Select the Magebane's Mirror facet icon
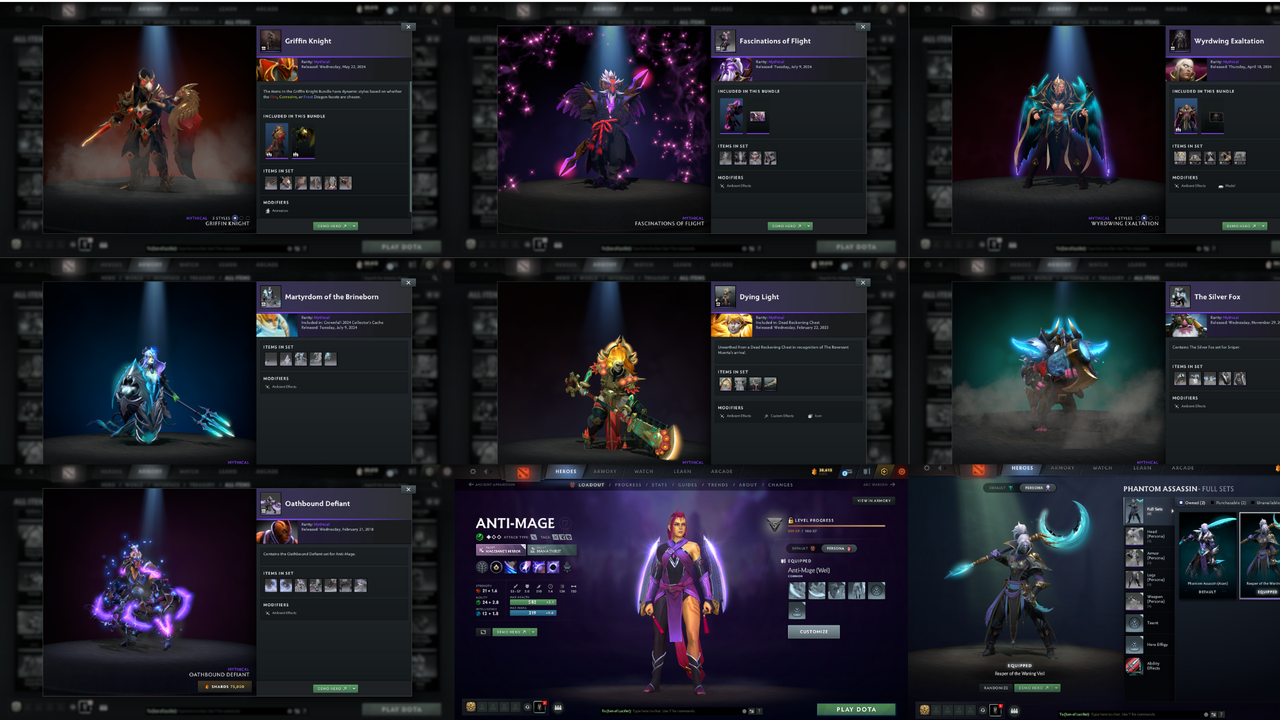 coord(502,550)
